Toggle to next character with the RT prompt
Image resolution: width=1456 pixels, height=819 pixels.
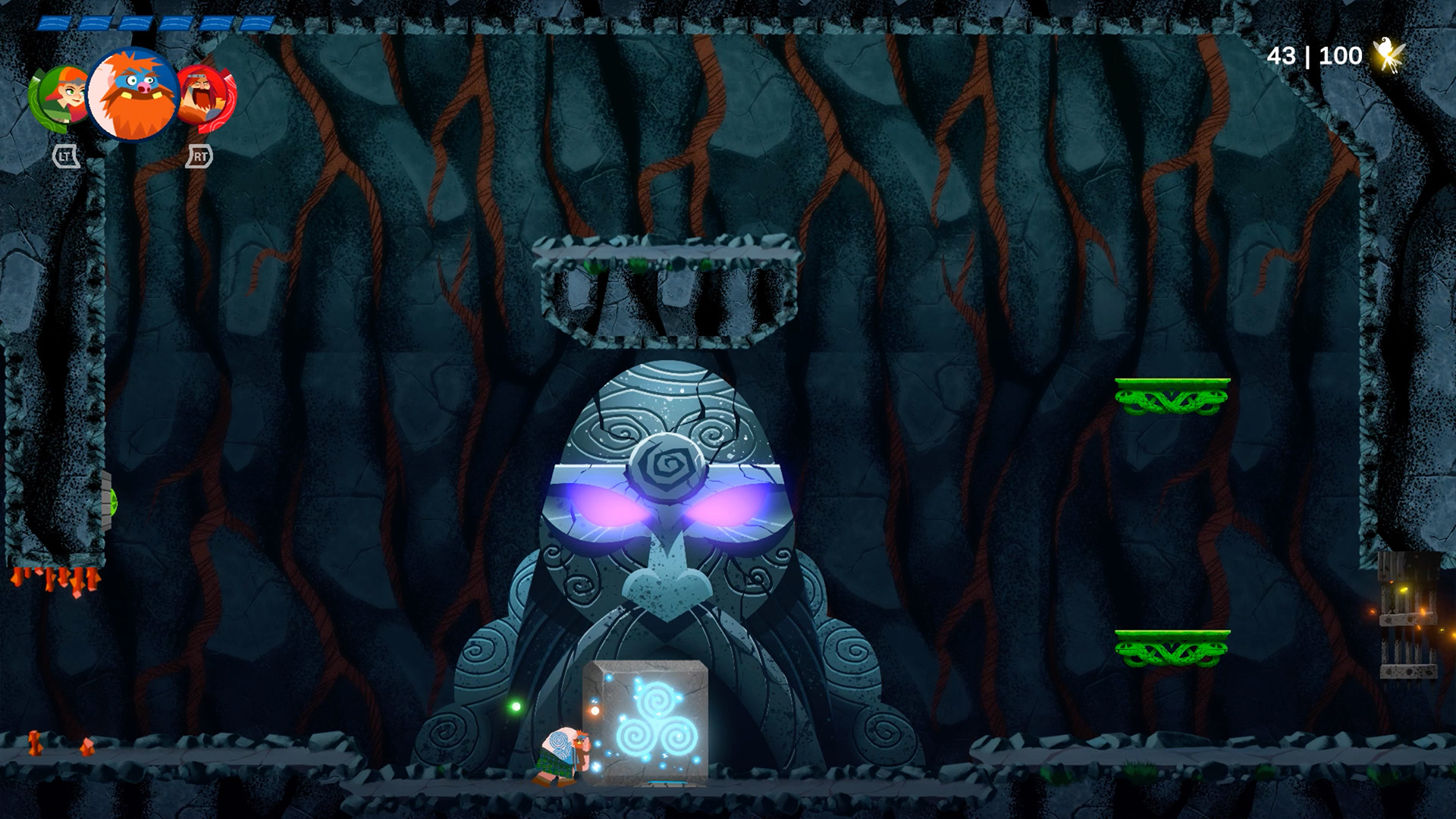(x=199, y=157)
